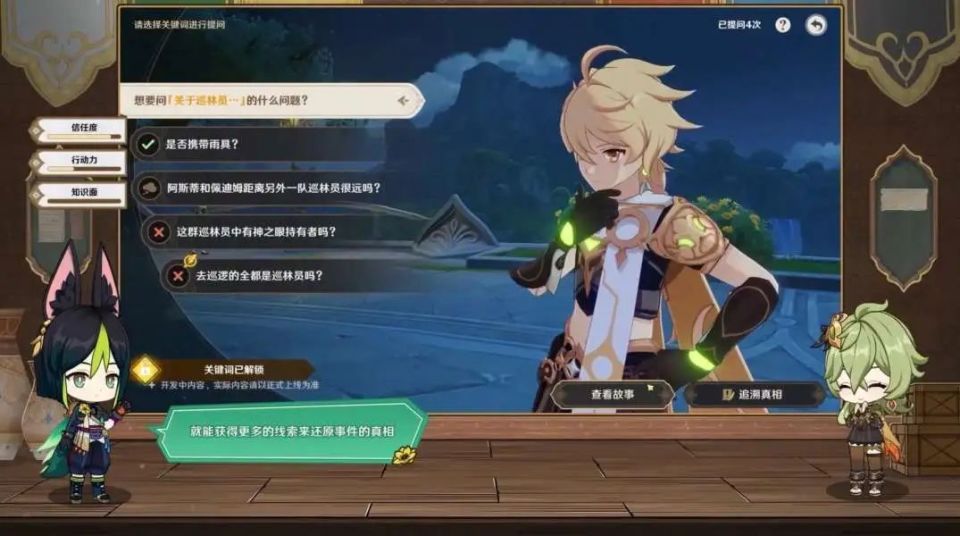Pick the question 这群巡林员中有神之眼持有者吗？

coord(256,231)
